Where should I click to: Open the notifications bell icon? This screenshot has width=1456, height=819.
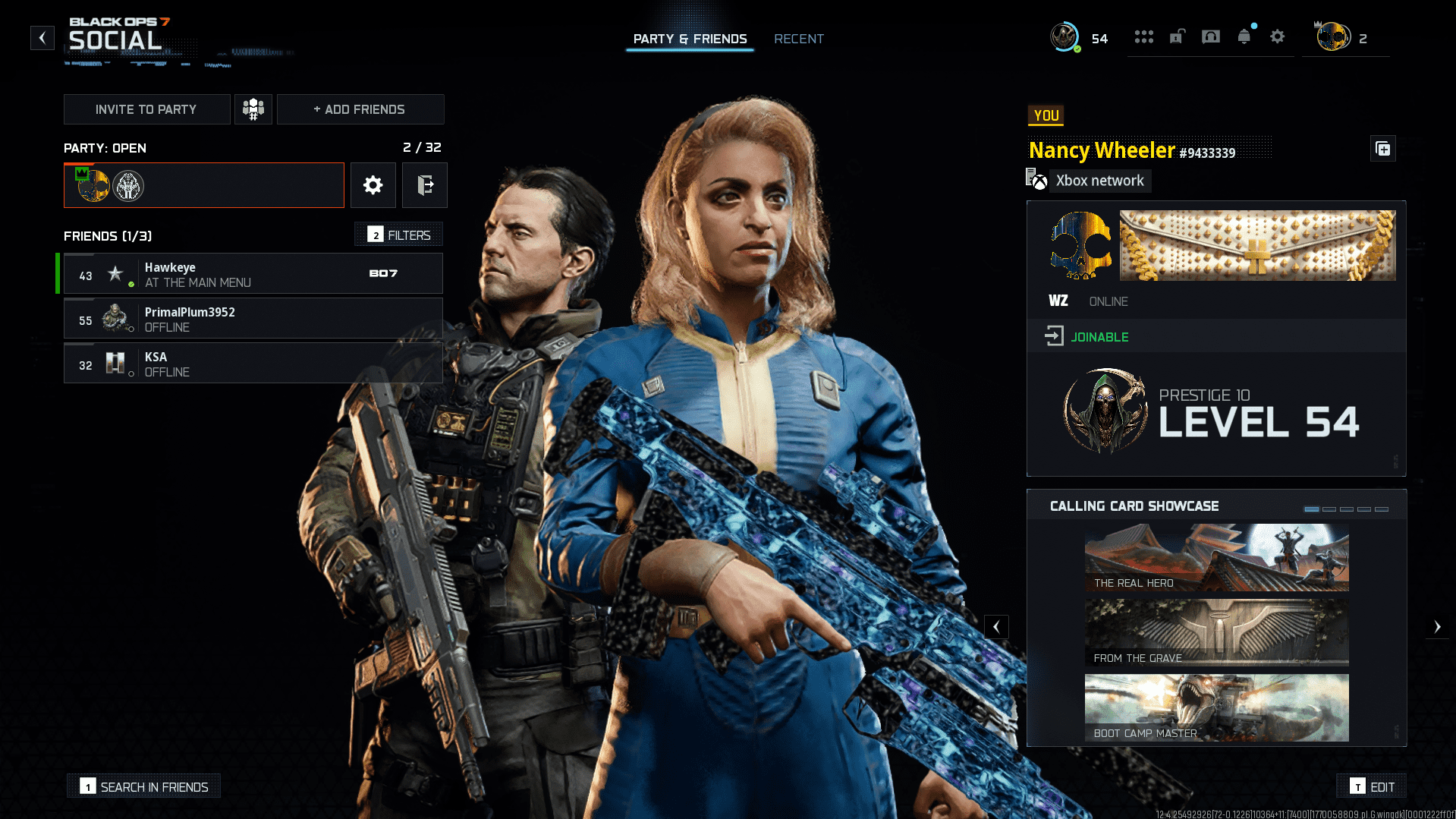click(1244, 36)
